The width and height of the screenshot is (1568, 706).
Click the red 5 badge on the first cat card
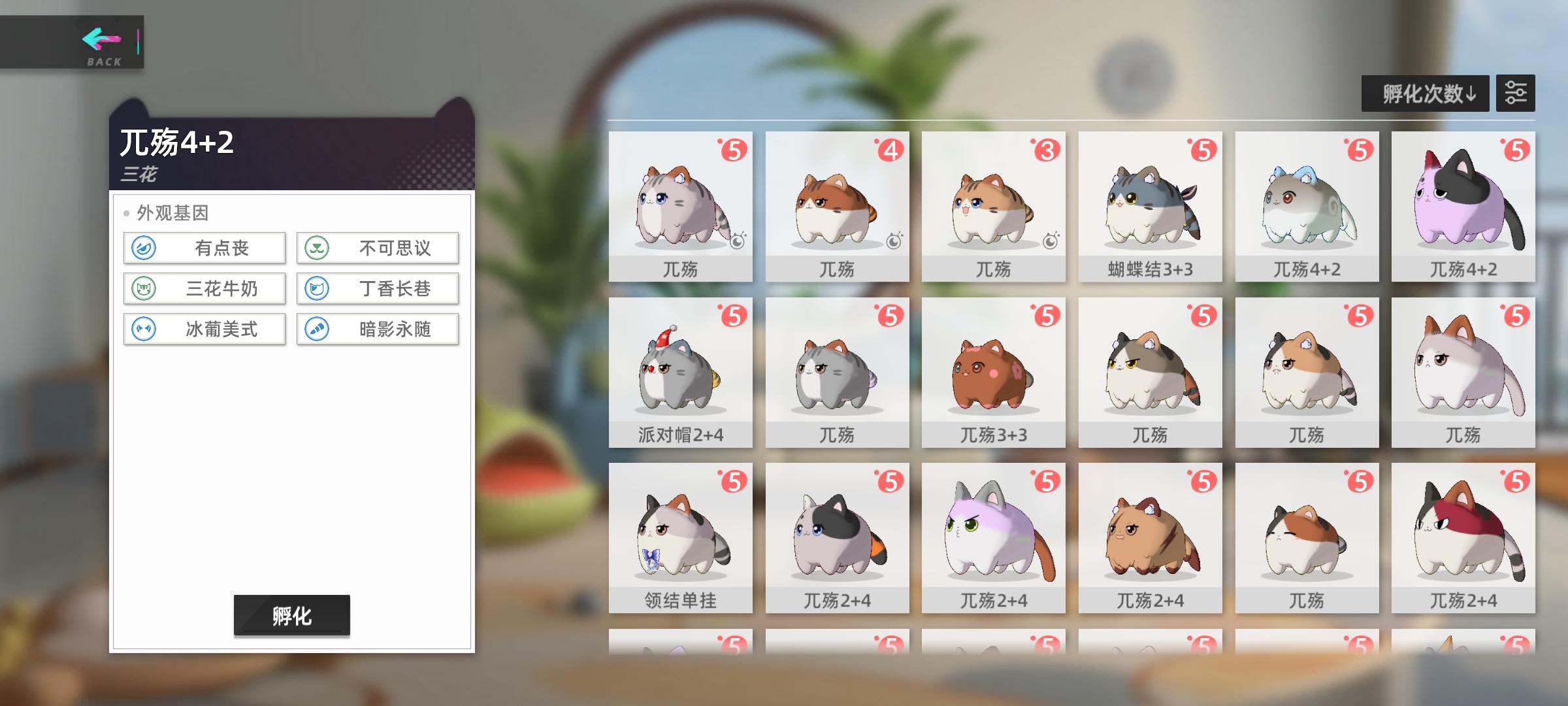735,148
